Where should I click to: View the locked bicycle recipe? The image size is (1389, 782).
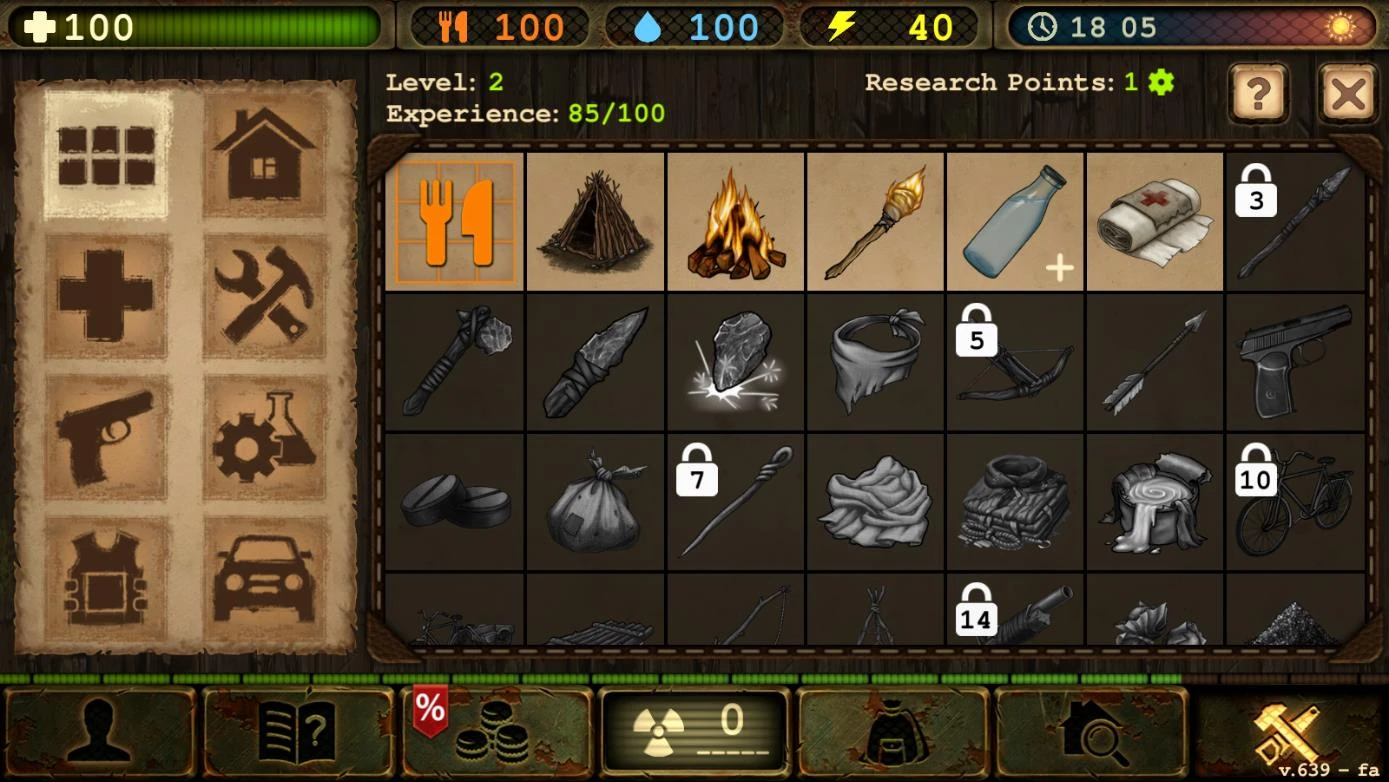click(1294, 500)
